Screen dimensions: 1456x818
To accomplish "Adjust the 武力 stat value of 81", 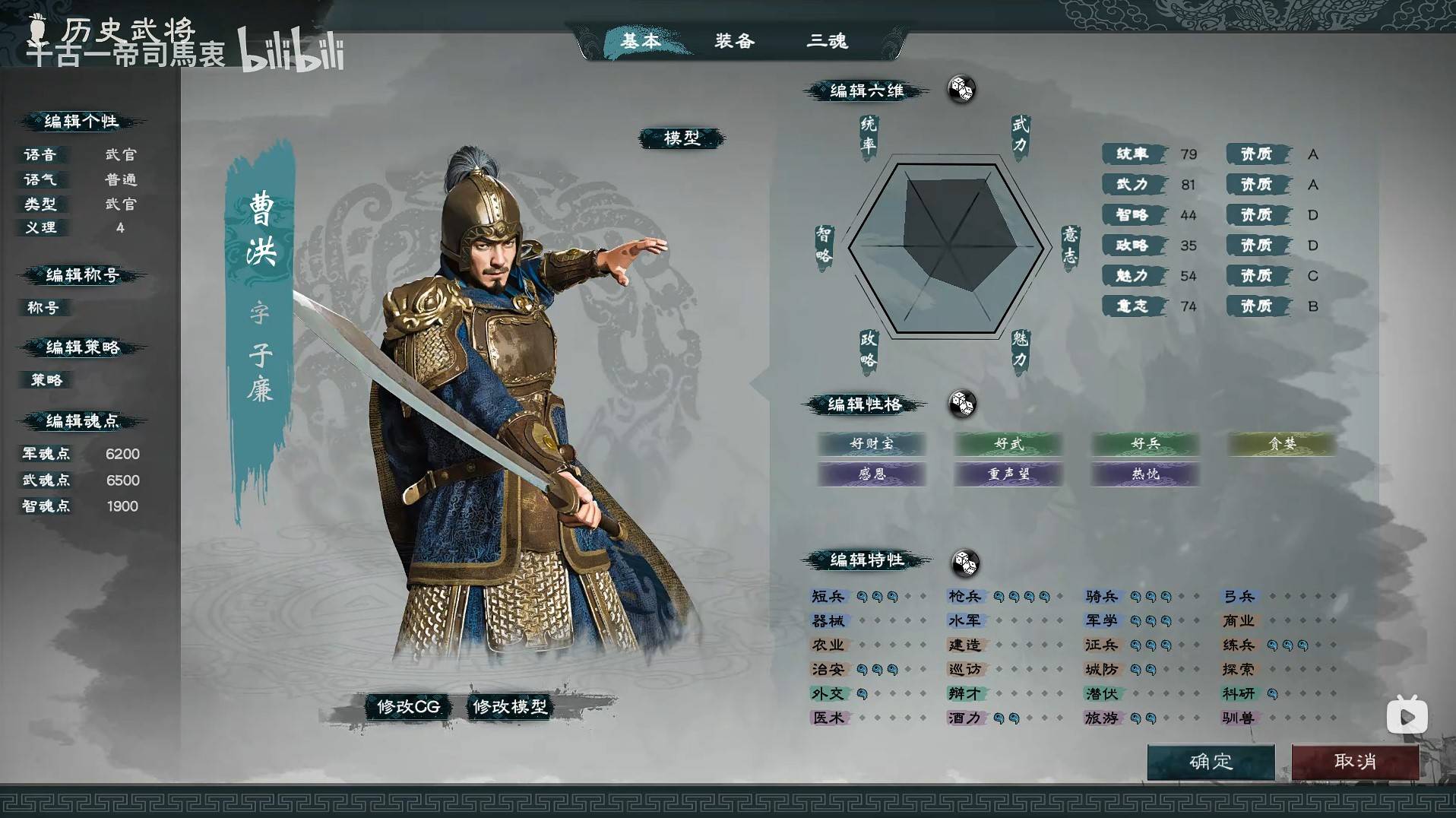I will point(1187,184).
